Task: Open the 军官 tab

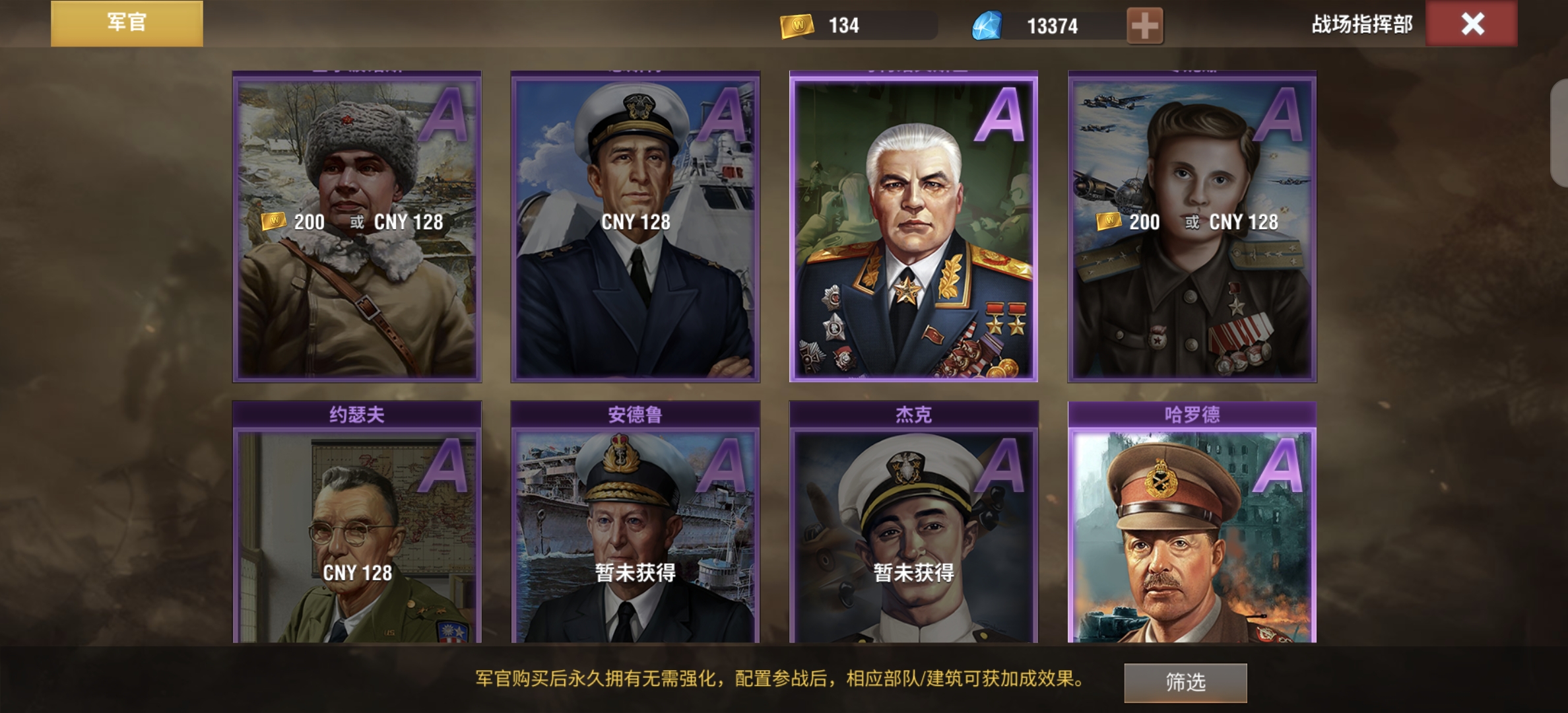Action: tap(127, 24)
